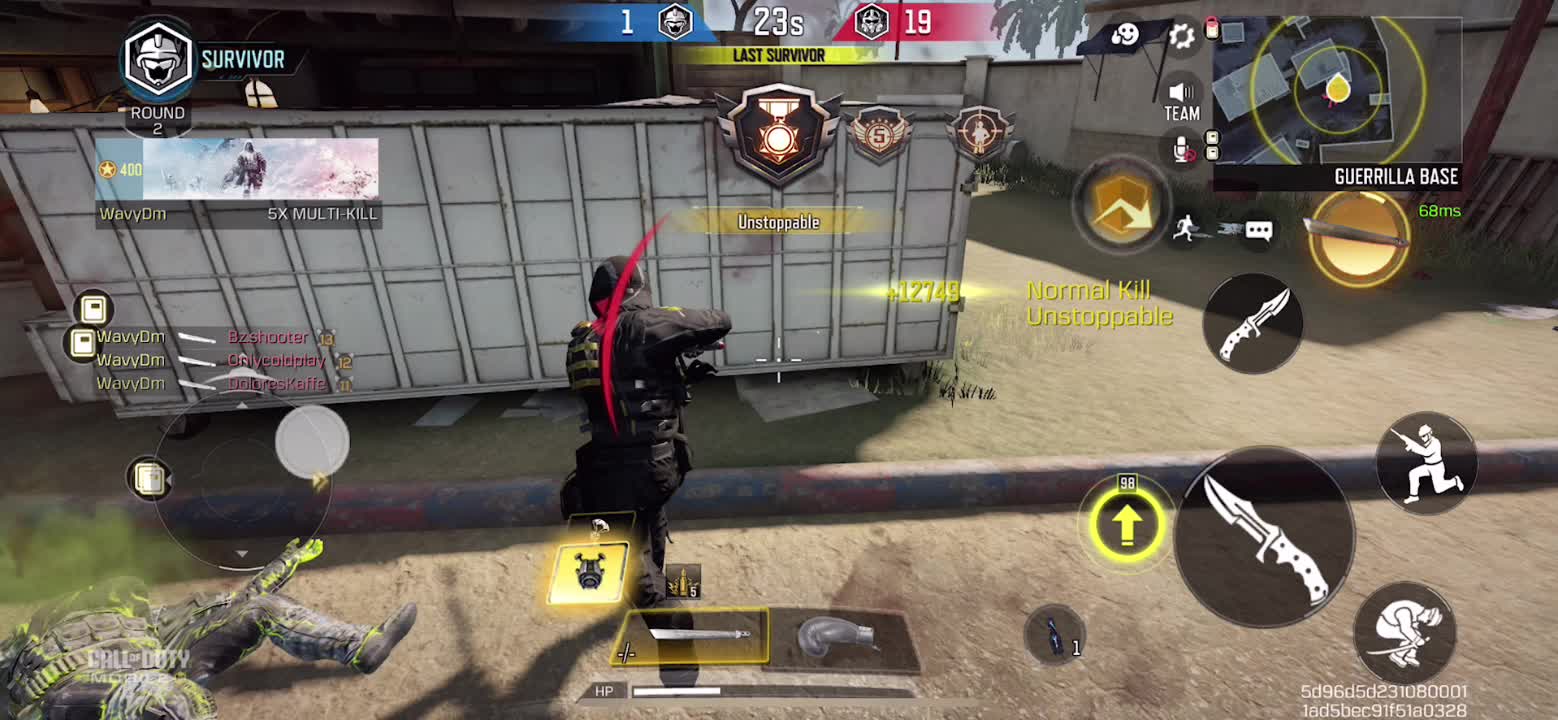The height and width of the screenshot is (720, 1558).
Task: Toggle the running man sprint icon
Action: click(x=1185, y=229)
